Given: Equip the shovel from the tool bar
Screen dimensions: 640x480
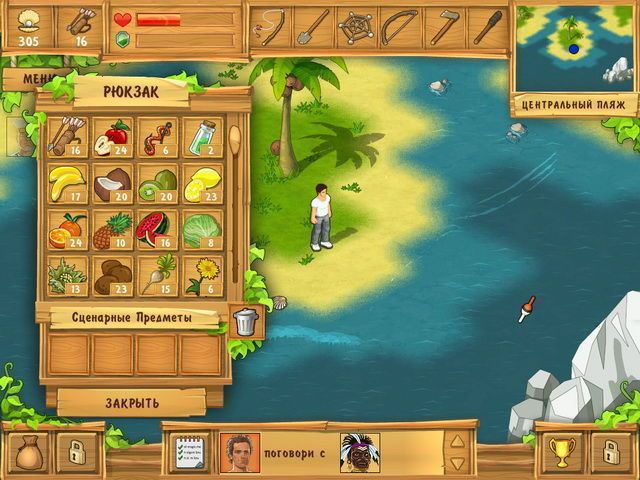Looking at the screenshot, I should (315, 27).
